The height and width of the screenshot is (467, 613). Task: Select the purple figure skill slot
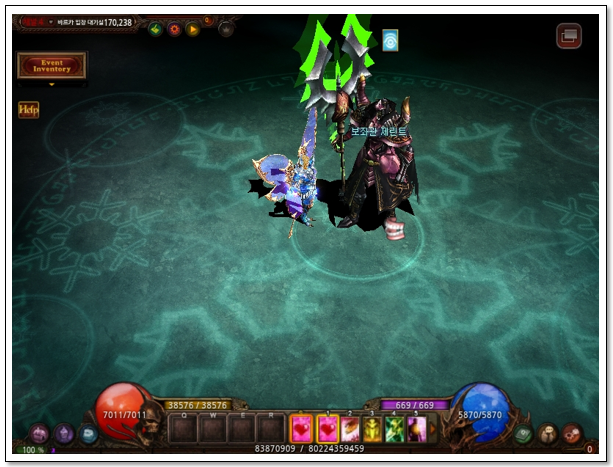click(417, 429)
